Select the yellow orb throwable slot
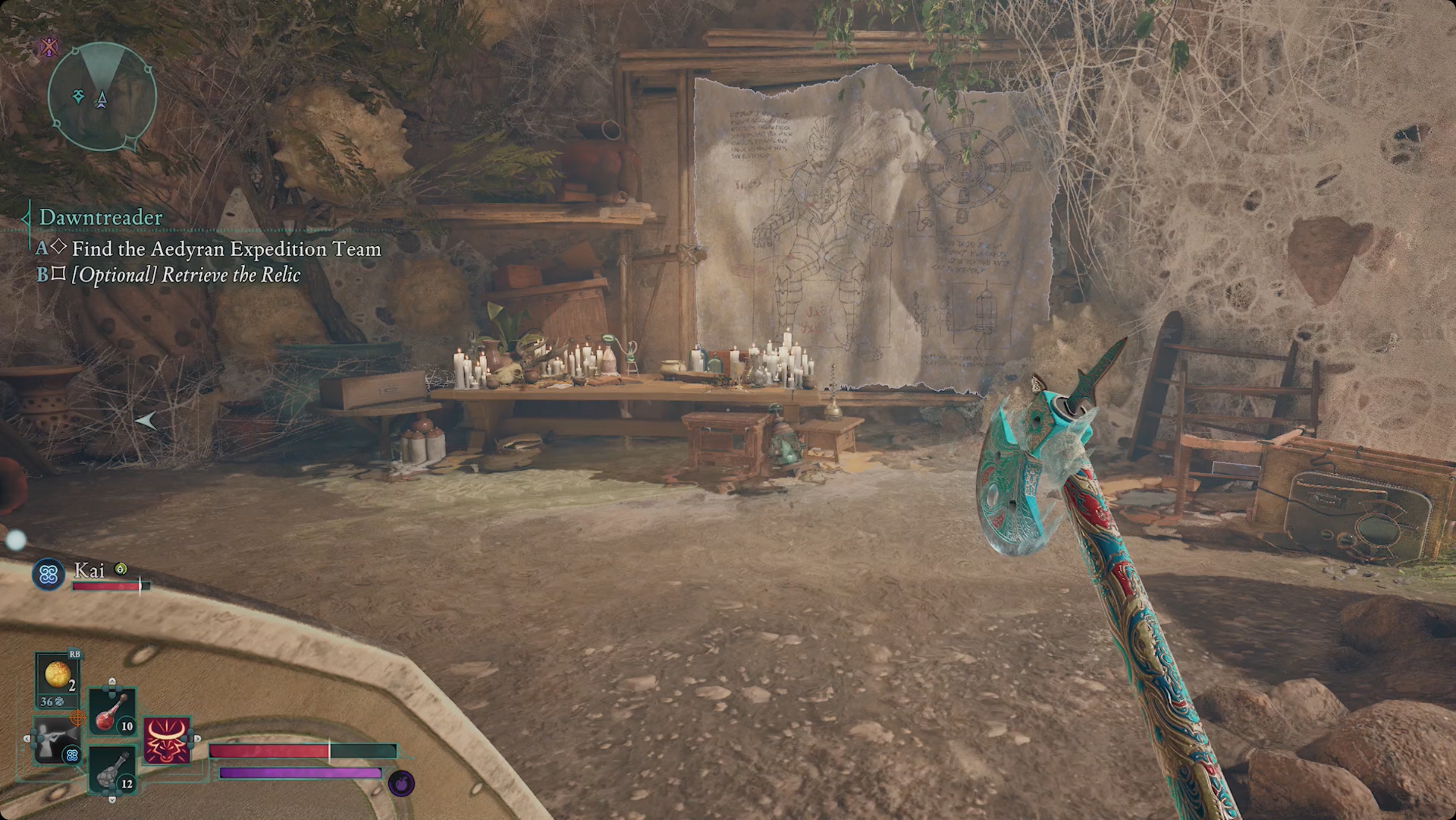The width and height of the screenshot is (1456, 820). click(x=57, y=676)
